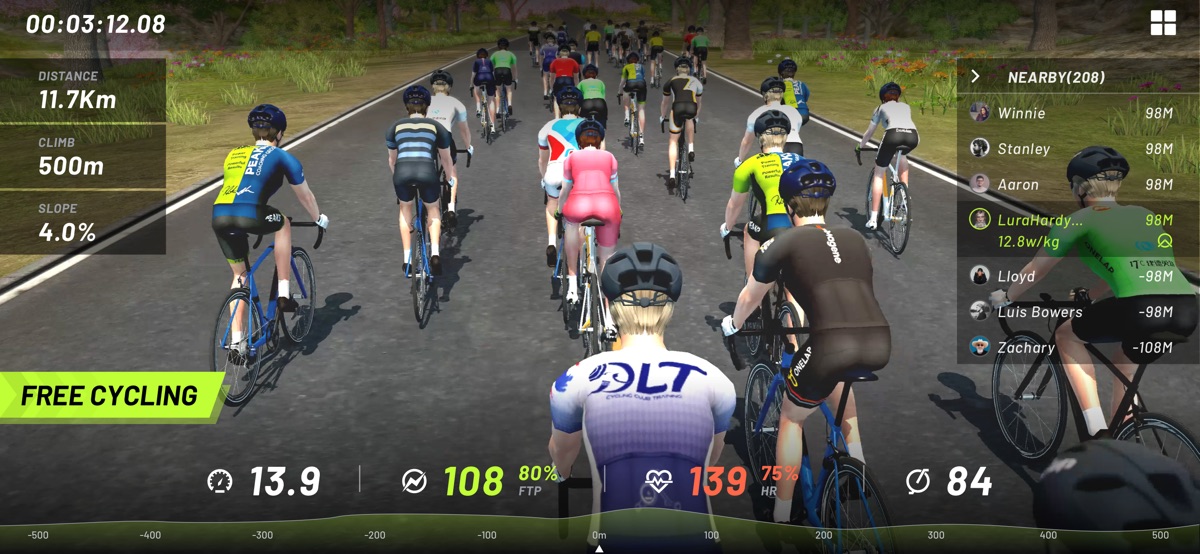Collapse the Nearby riders panel arrow

pos(975,76)
